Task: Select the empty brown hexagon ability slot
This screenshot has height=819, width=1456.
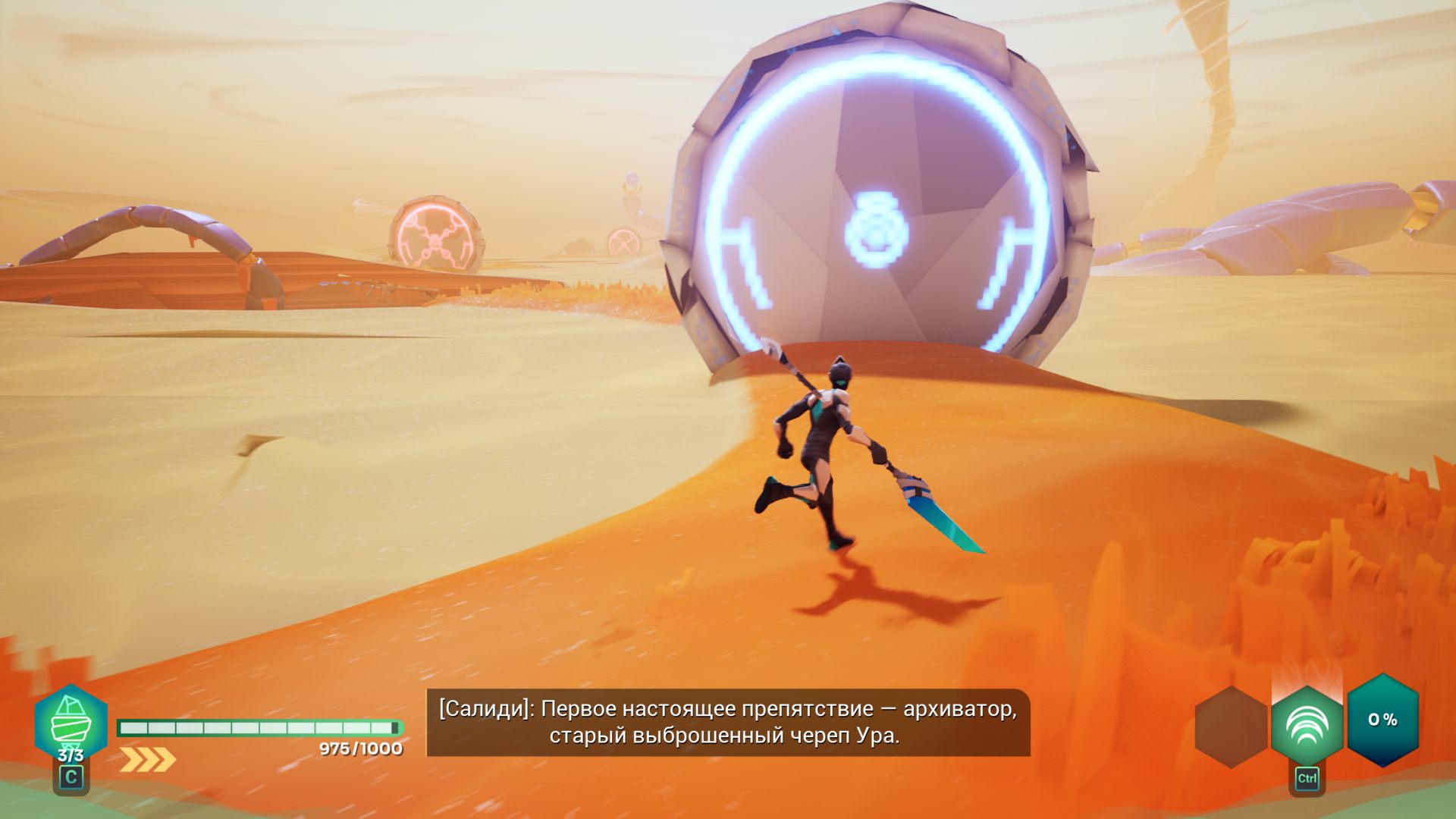Action: 1231,726
